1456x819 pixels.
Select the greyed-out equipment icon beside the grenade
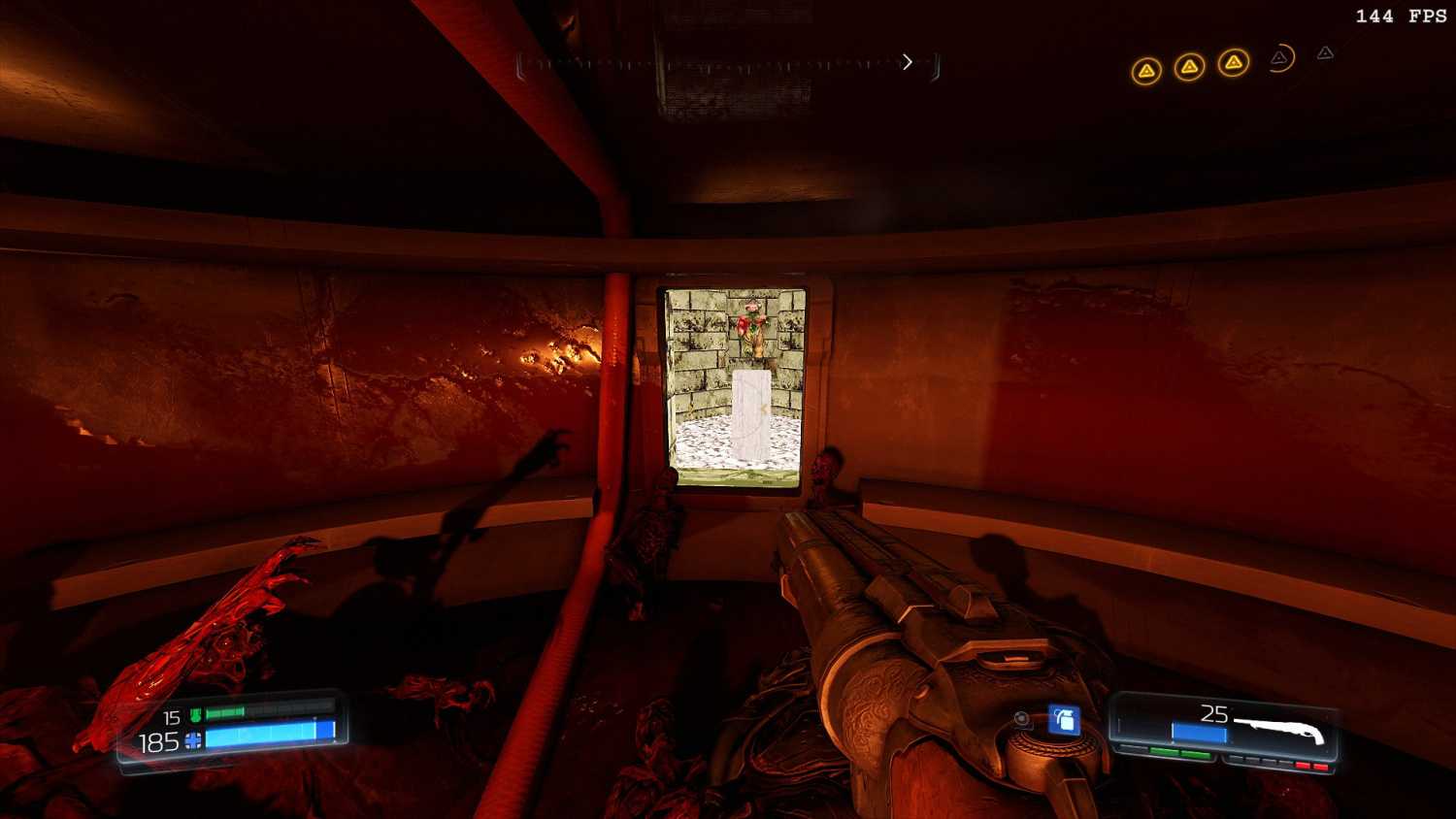pos(1022,719)
